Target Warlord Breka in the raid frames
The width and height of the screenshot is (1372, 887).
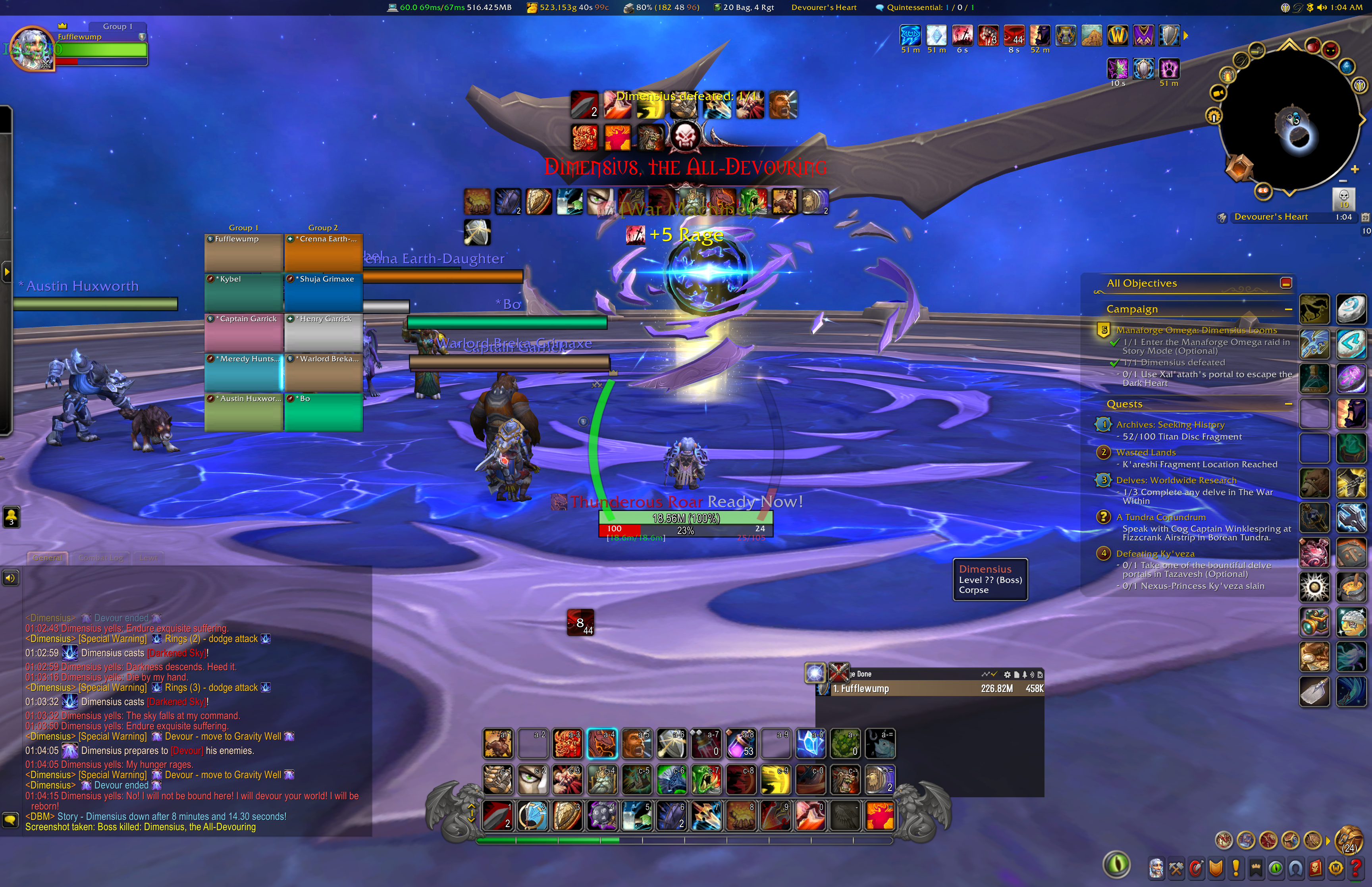(324, 372)
